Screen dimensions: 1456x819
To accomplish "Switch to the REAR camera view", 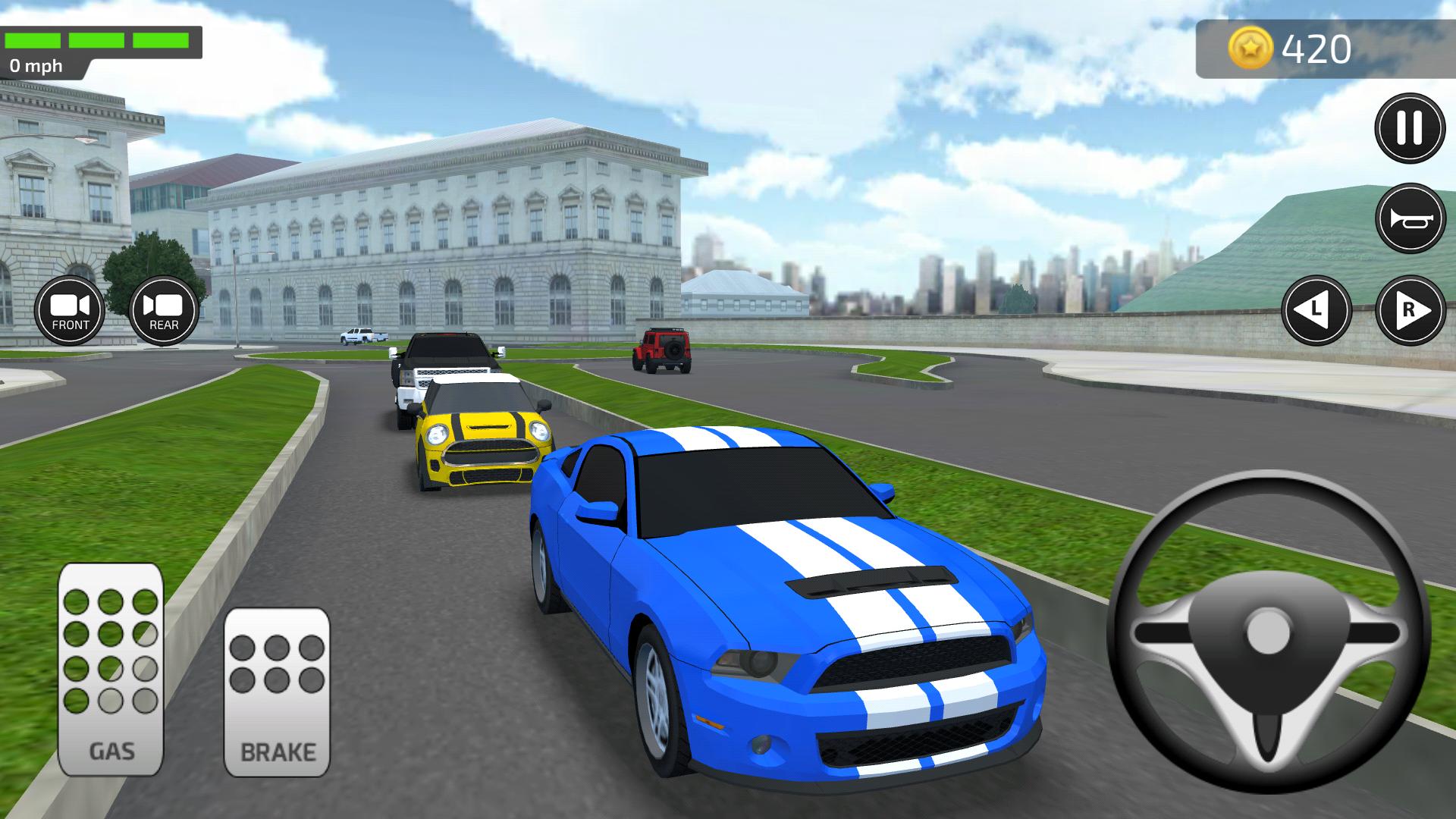I will tap(162, 311).
